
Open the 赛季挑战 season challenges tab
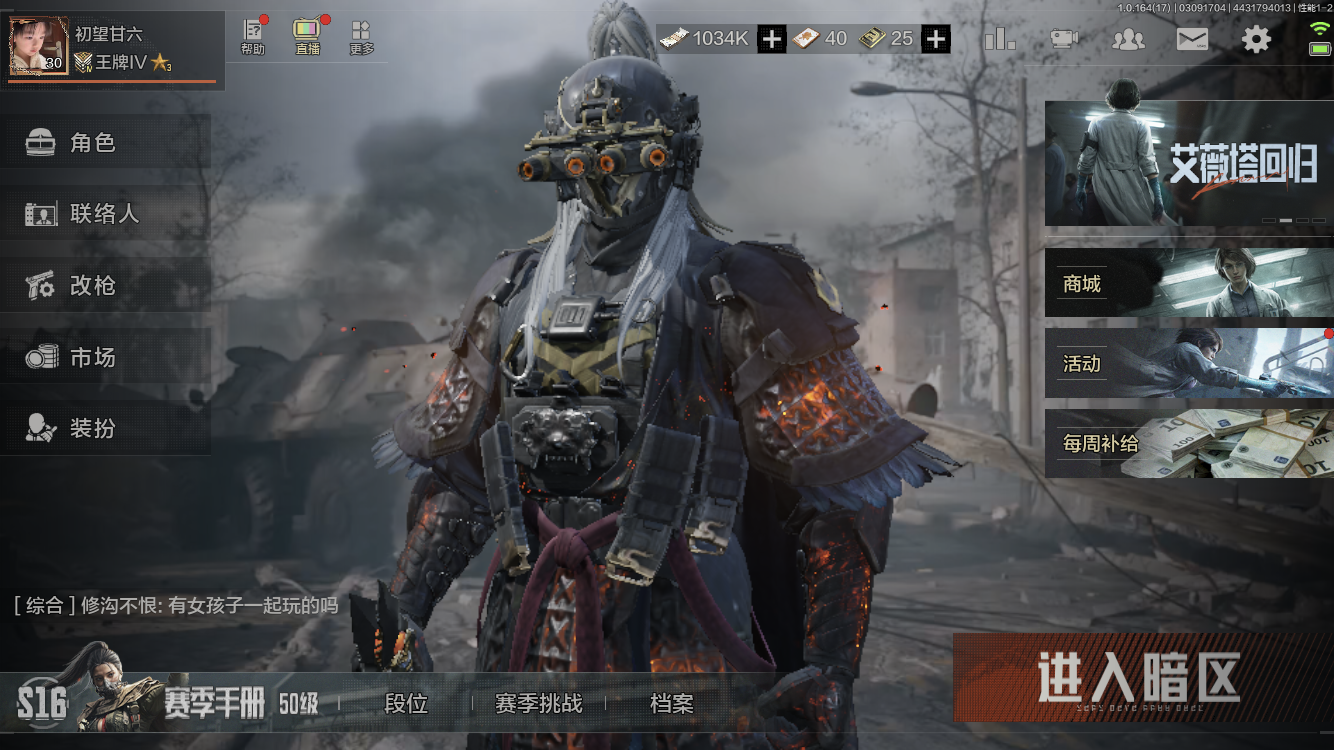point(538,704)
